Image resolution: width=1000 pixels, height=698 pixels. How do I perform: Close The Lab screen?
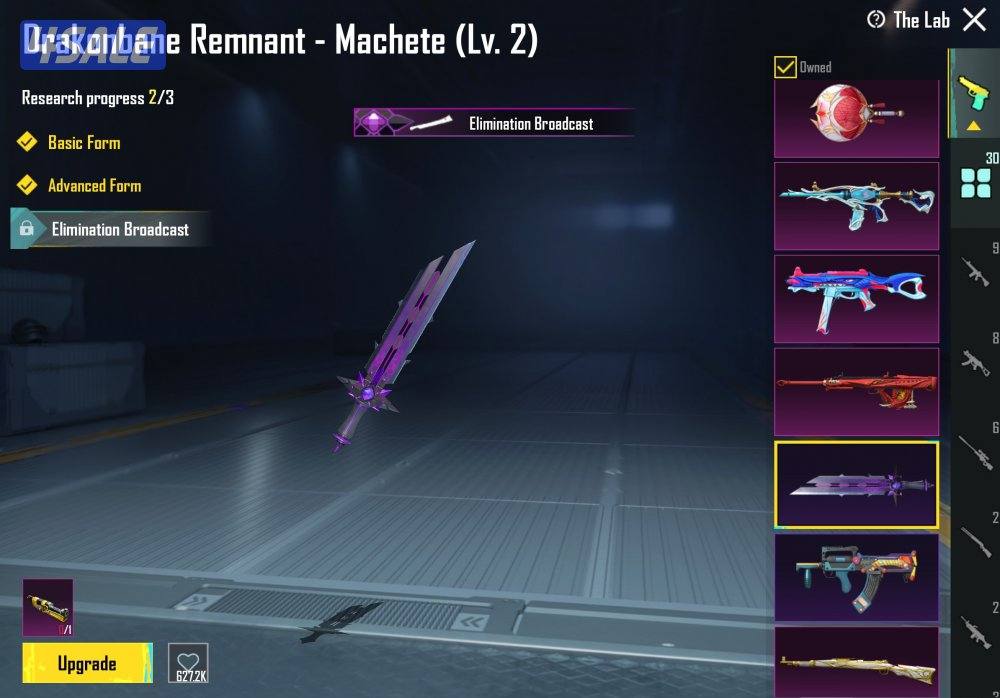(x=974, y=19)
